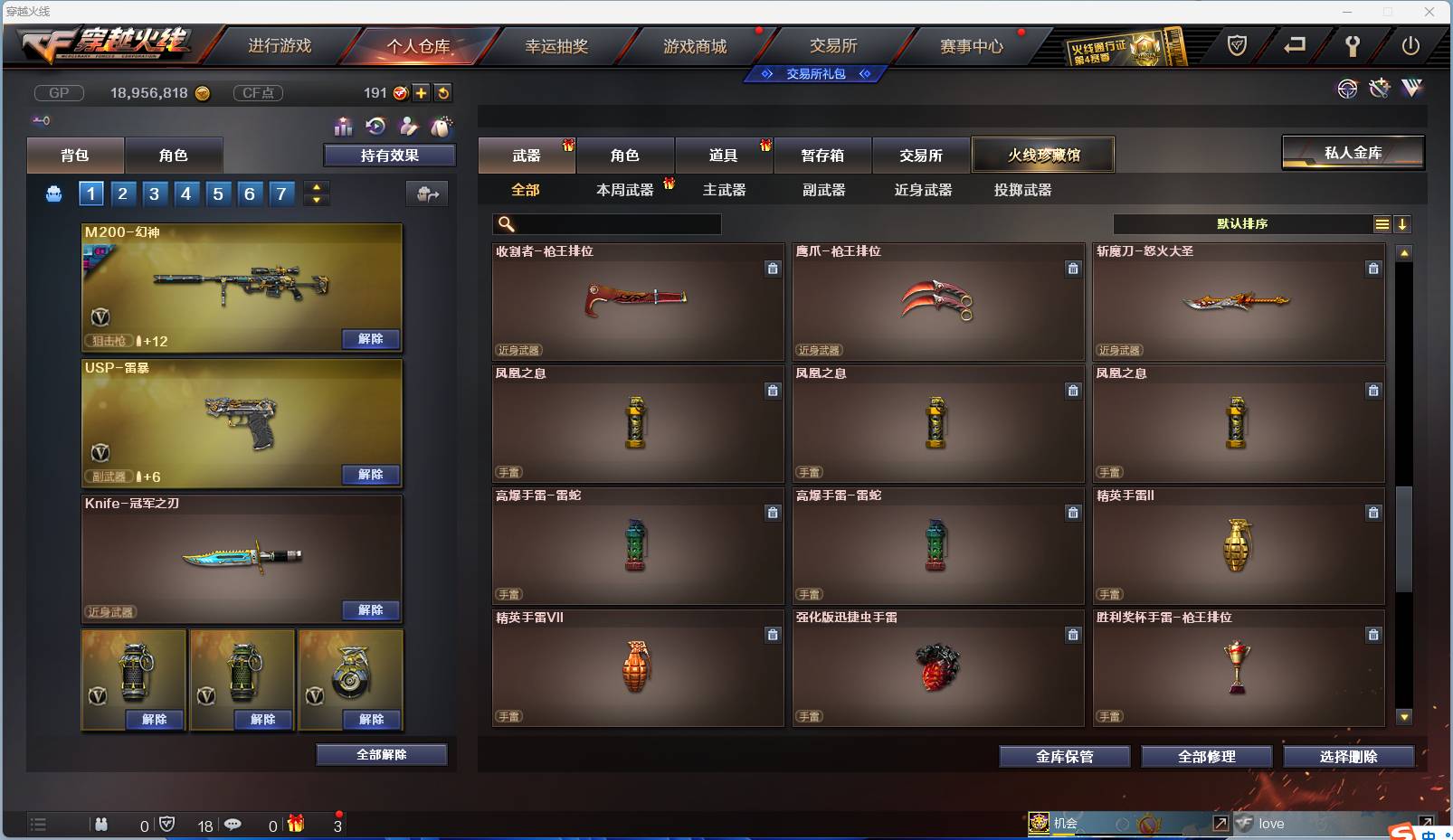Open the ranking bar-chart icon above 持有效果
Image resolution: width=1453 pixels, height=840 pixels.
tap(344, 127)
